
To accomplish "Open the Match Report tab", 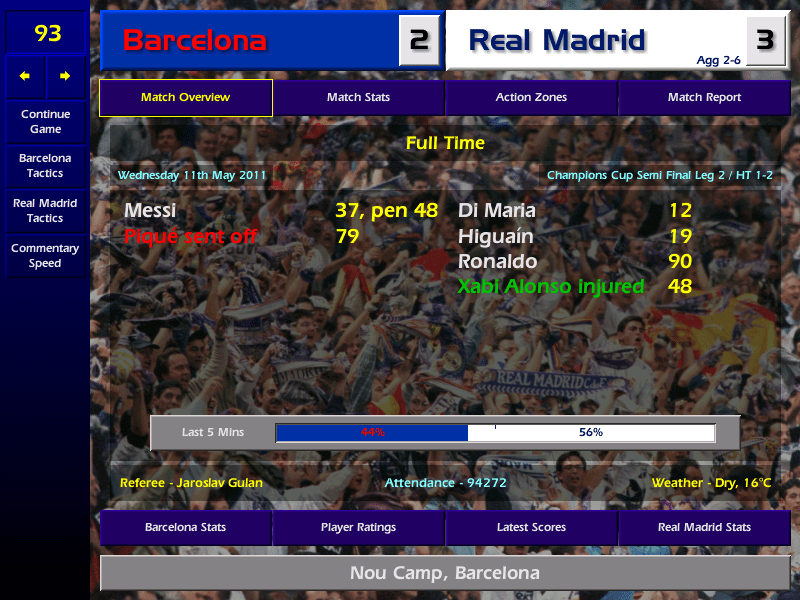I will pos(704,98).
